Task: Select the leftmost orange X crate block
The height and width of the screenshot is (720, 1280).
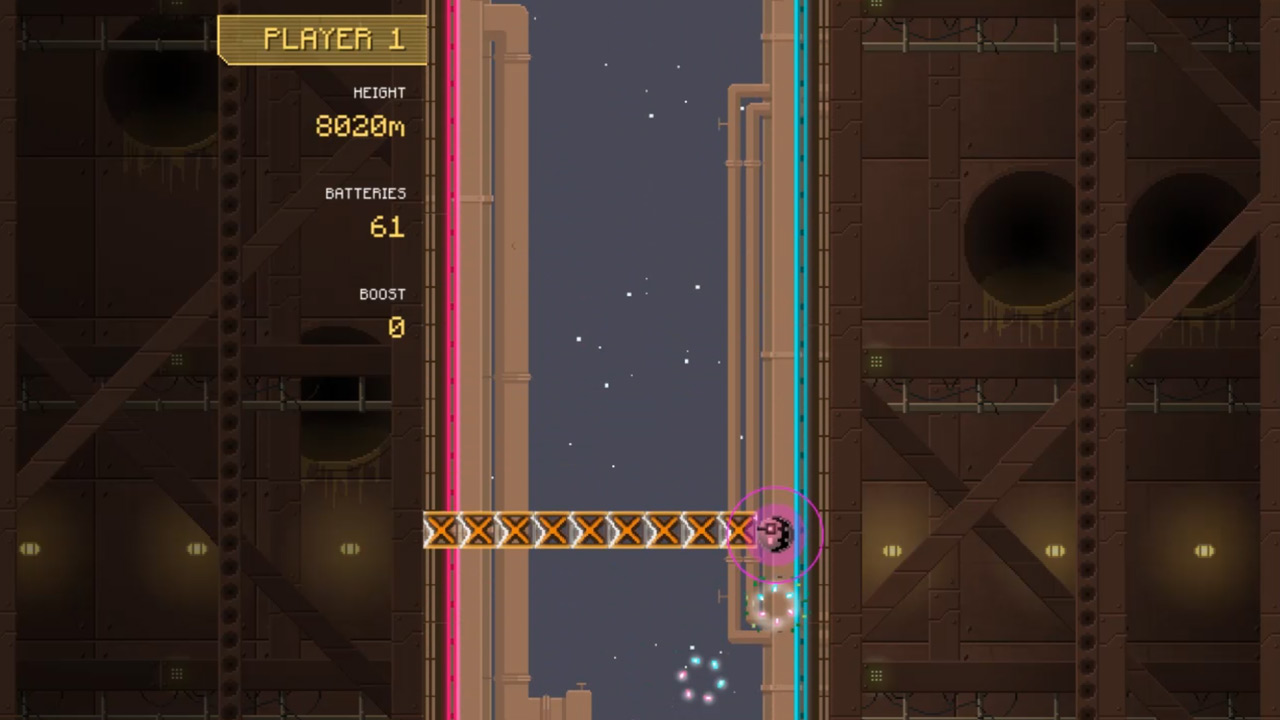Action: pyautogui.click(x=441, y=531)
